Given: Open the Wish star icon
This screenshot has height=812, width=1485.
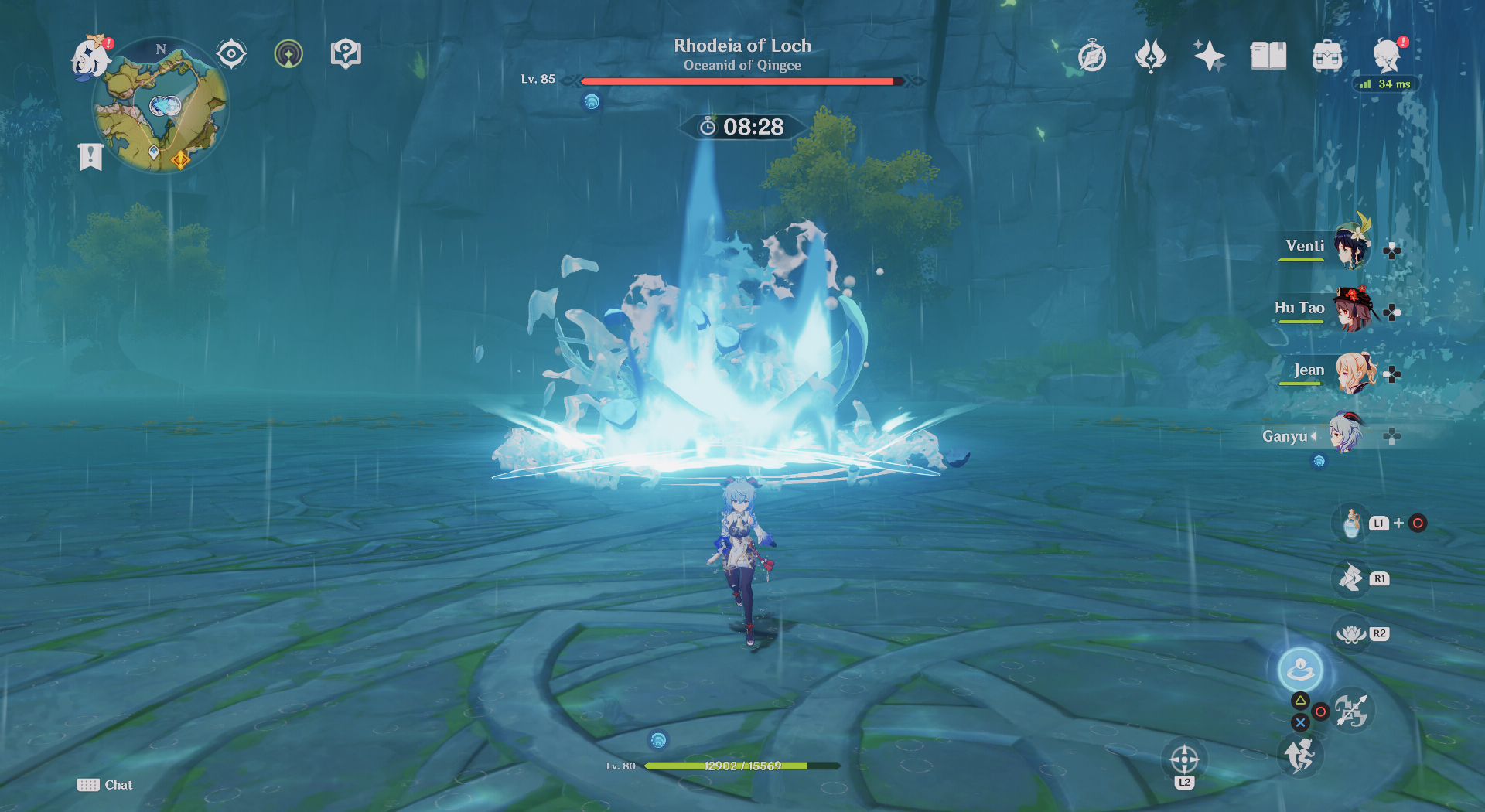Looking at the screenshot, I should [1209, 56].
